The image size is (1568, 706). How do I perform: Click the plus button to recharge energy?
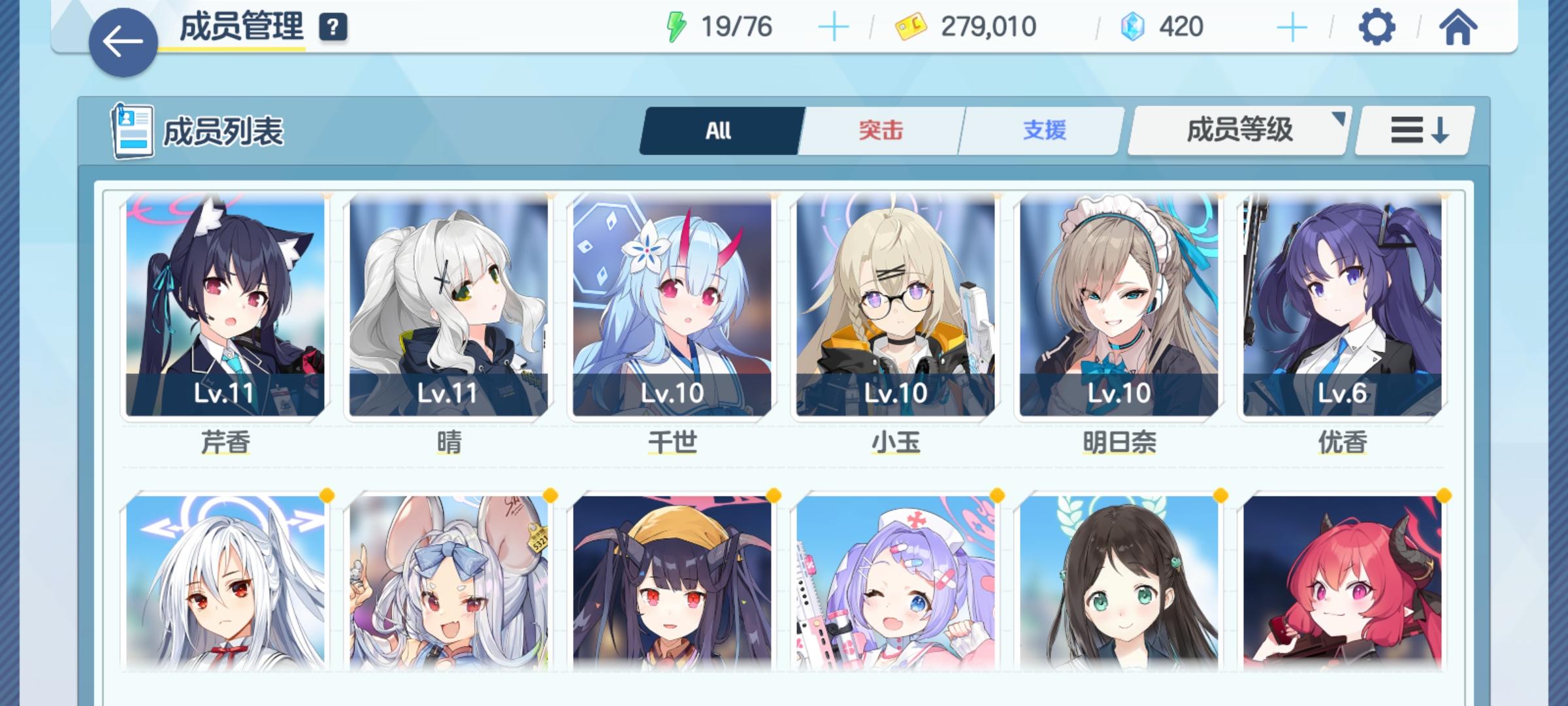point(833,26)
